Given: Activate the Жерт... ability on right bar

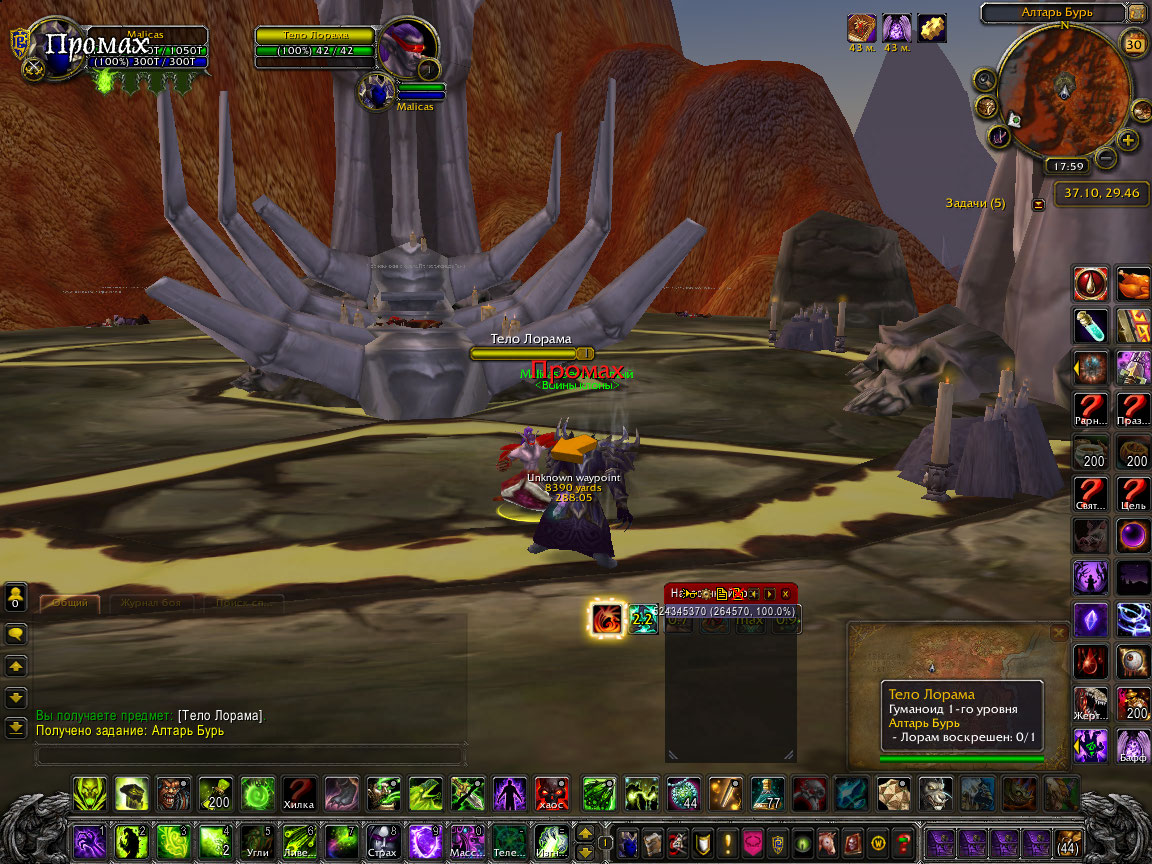Looking at the screenshot, I should pos(1090,704).
